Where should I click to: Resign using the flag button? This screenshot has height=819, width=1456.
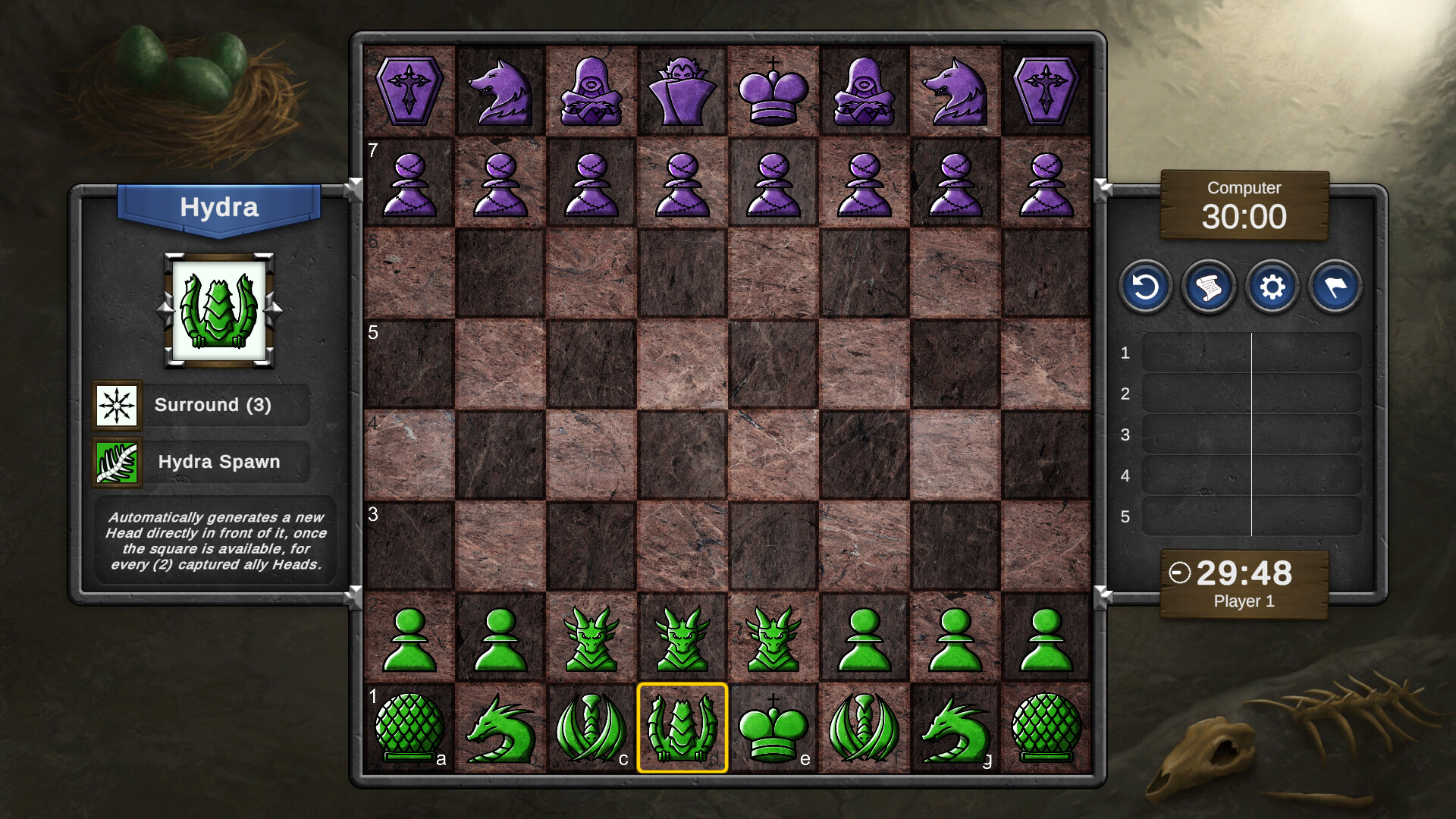pos(1336,287)
